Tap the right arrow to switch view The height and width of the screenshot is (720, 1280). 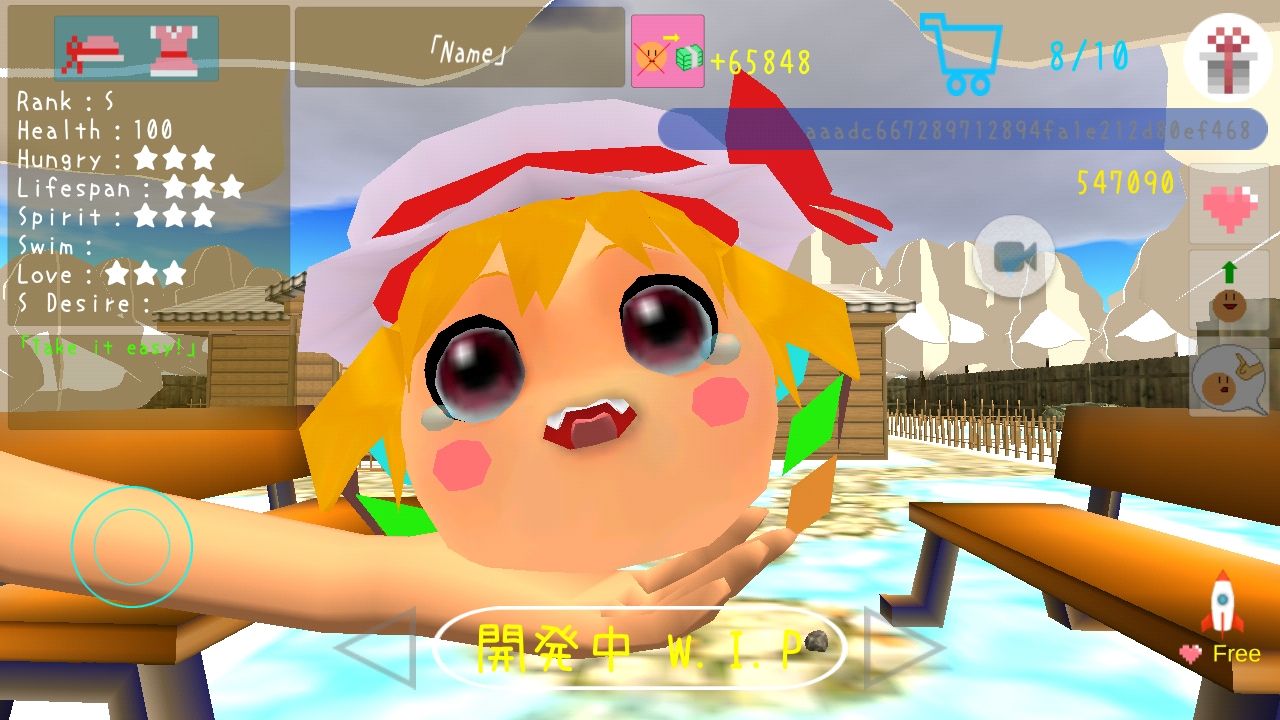[887, 648]
